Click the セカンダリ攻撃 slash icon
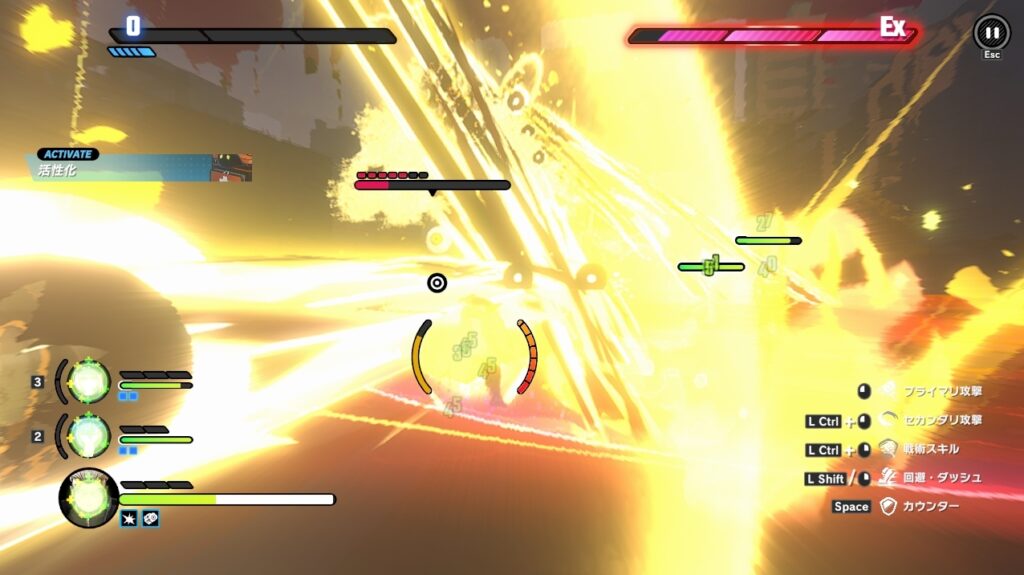 [x=888, y=420]
